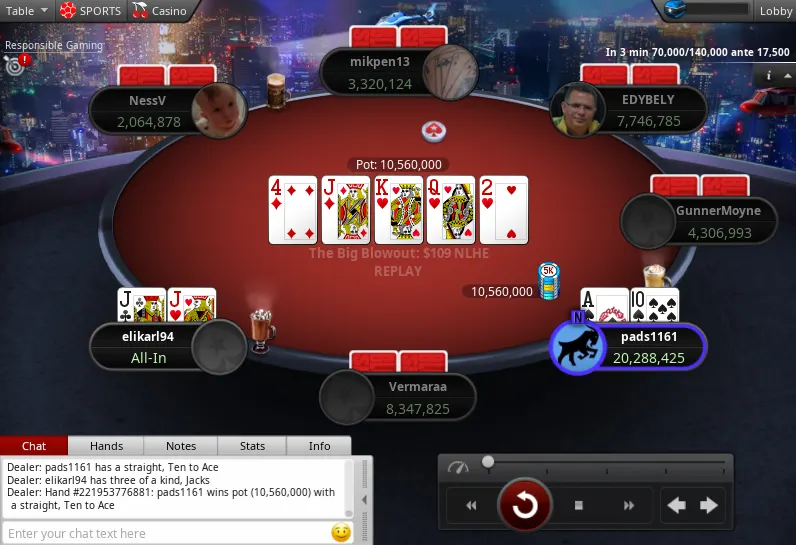Viewport: 796px width, 545px height.
Task: Rewind the replay with the double-left arrows
Action: coord(471,506)
